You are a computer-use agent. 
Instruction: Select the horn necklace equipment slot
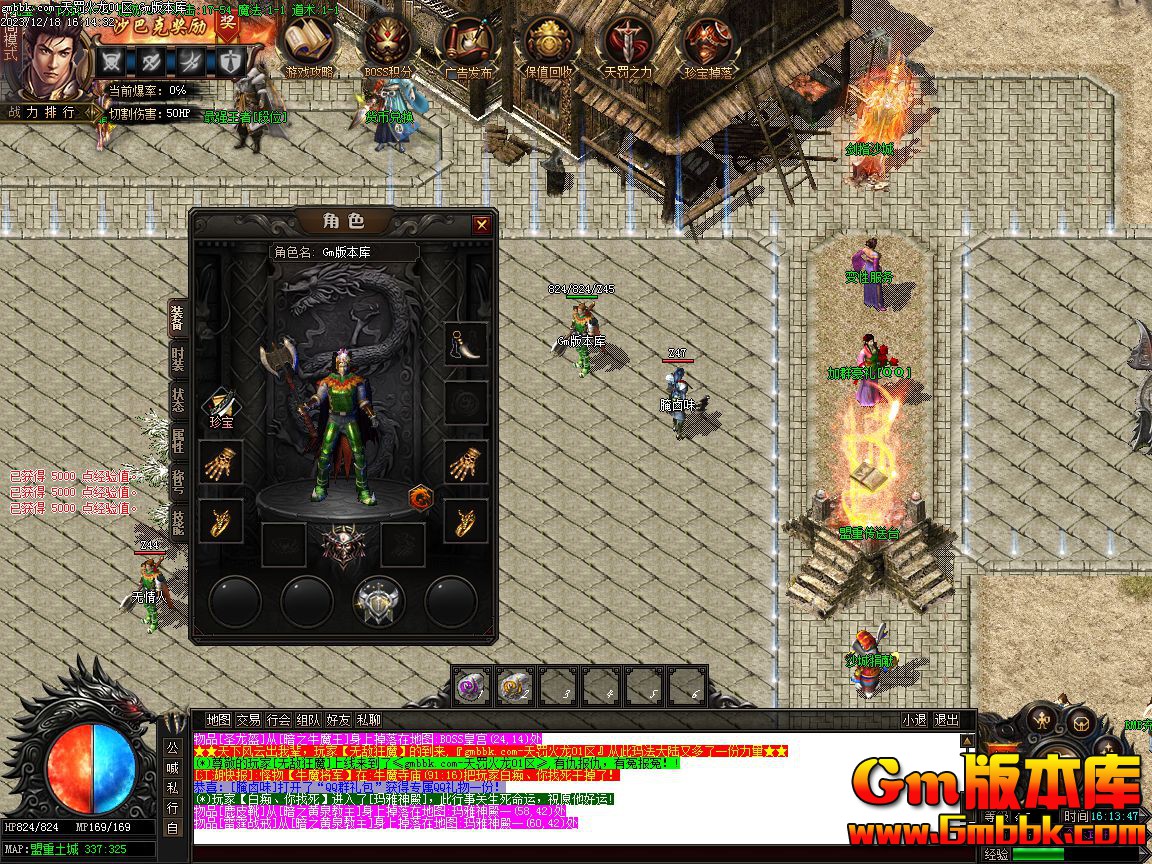pyautogui.click(x=466, y=343)
